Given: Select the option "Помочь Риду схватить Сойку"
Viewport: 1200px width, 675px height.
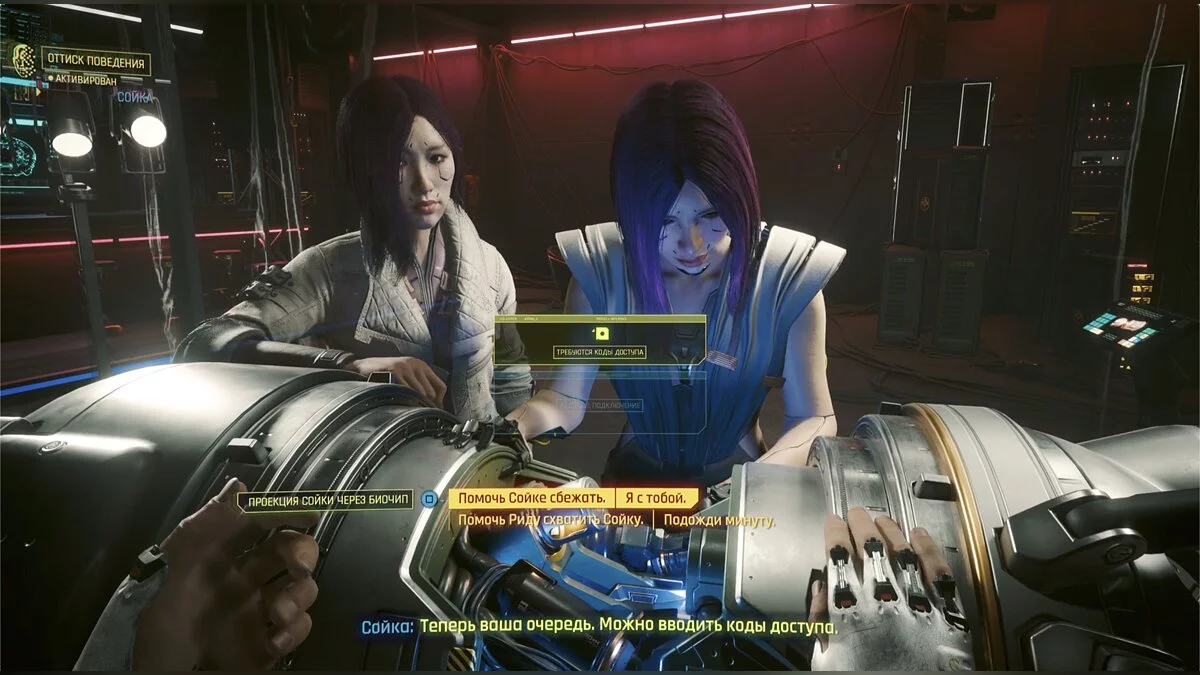Looking at the screenshot, I should [551, 521].
